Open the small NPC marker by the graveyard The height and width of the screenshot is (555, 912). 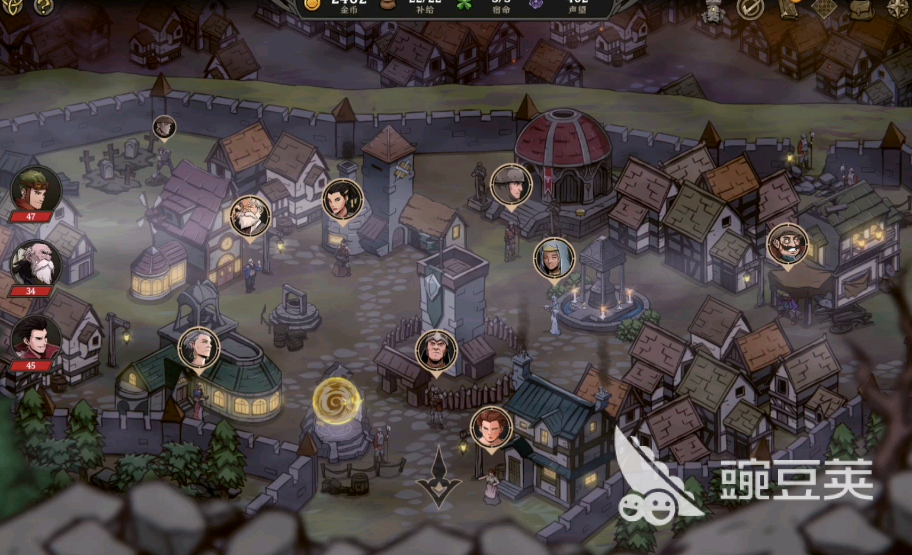[164, 127]
